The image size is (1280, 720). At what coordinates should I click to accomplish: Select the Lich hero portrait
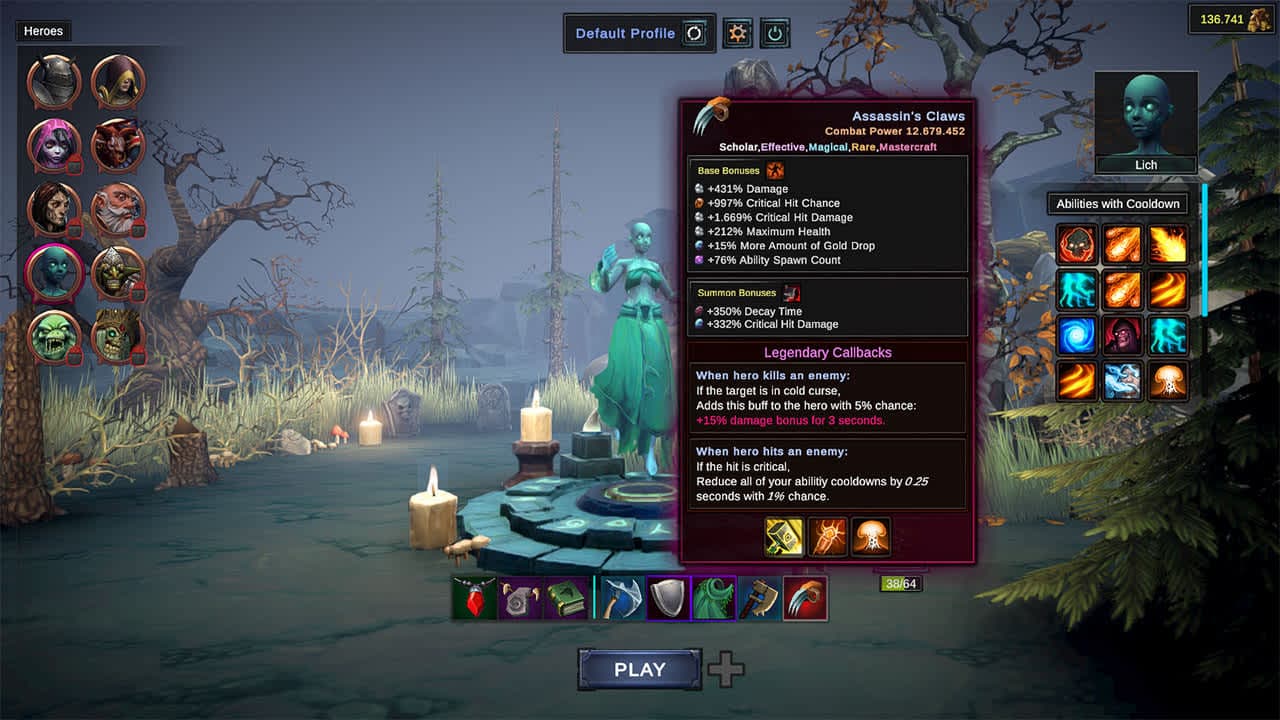click(1145, 115)
